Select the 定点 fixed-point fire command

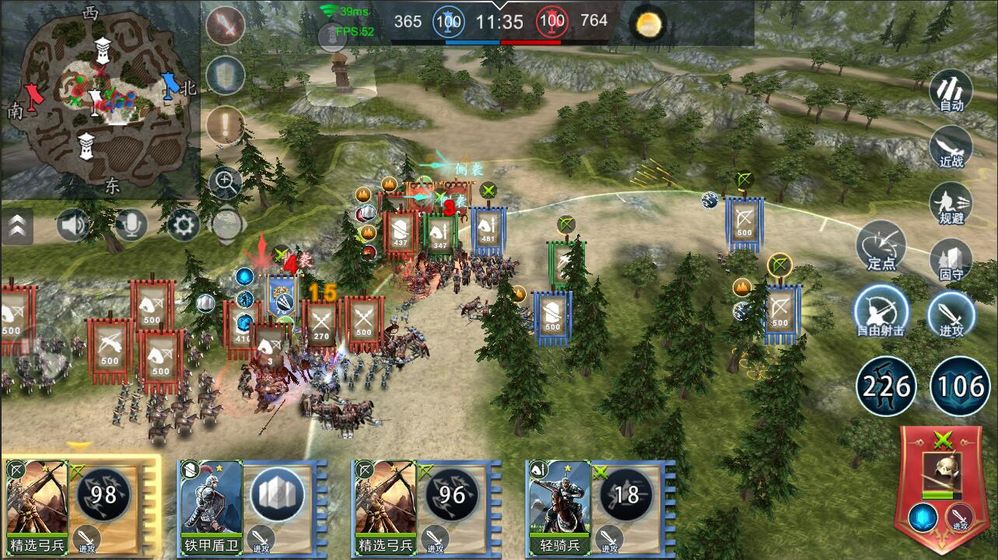[x=881, y=246]
